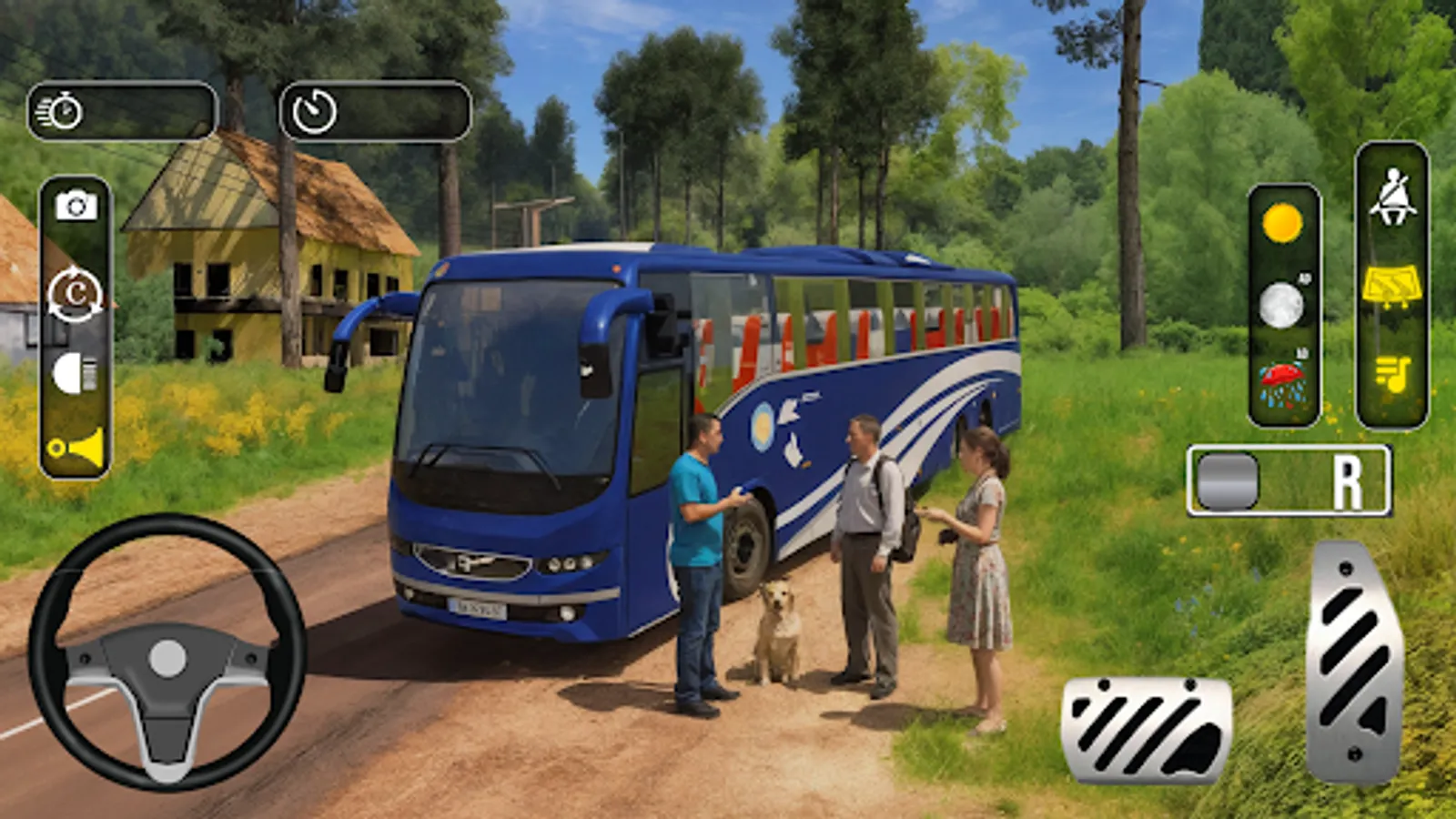Open the timer indicator icon
Viewport: 1456px width, 819px height.
314,109
